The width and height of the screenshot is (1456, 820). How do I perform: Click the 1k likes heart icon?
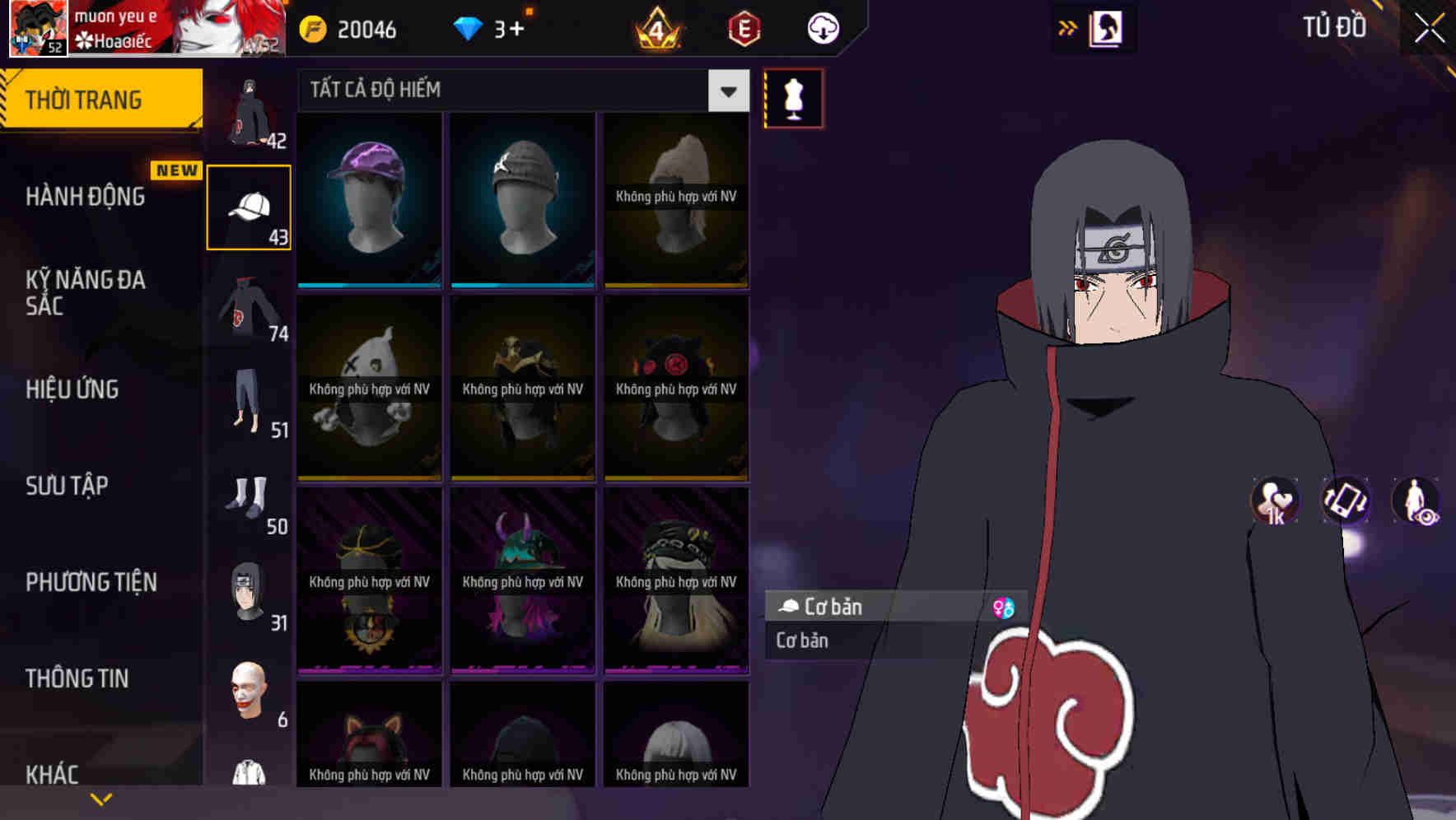pyautogui.click(x=1273, y=502)
